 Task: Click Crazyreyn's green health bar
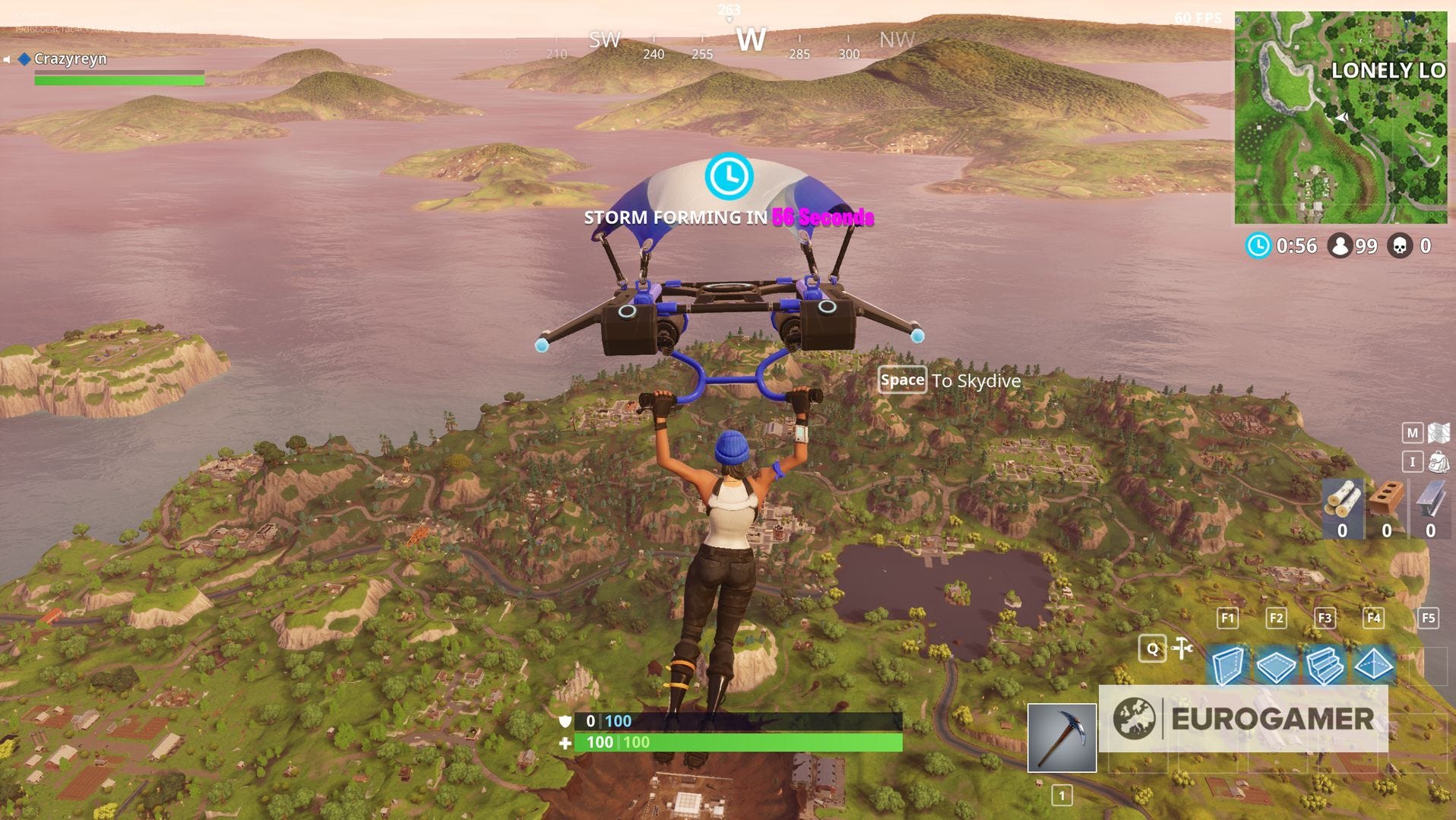coord(118,79)
